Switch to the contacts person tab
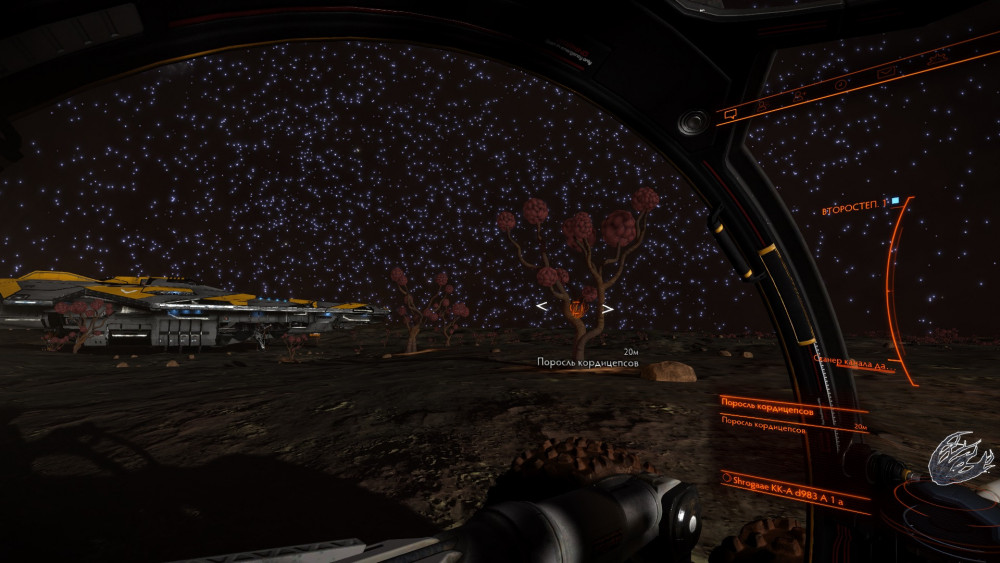 click(763, 104)
